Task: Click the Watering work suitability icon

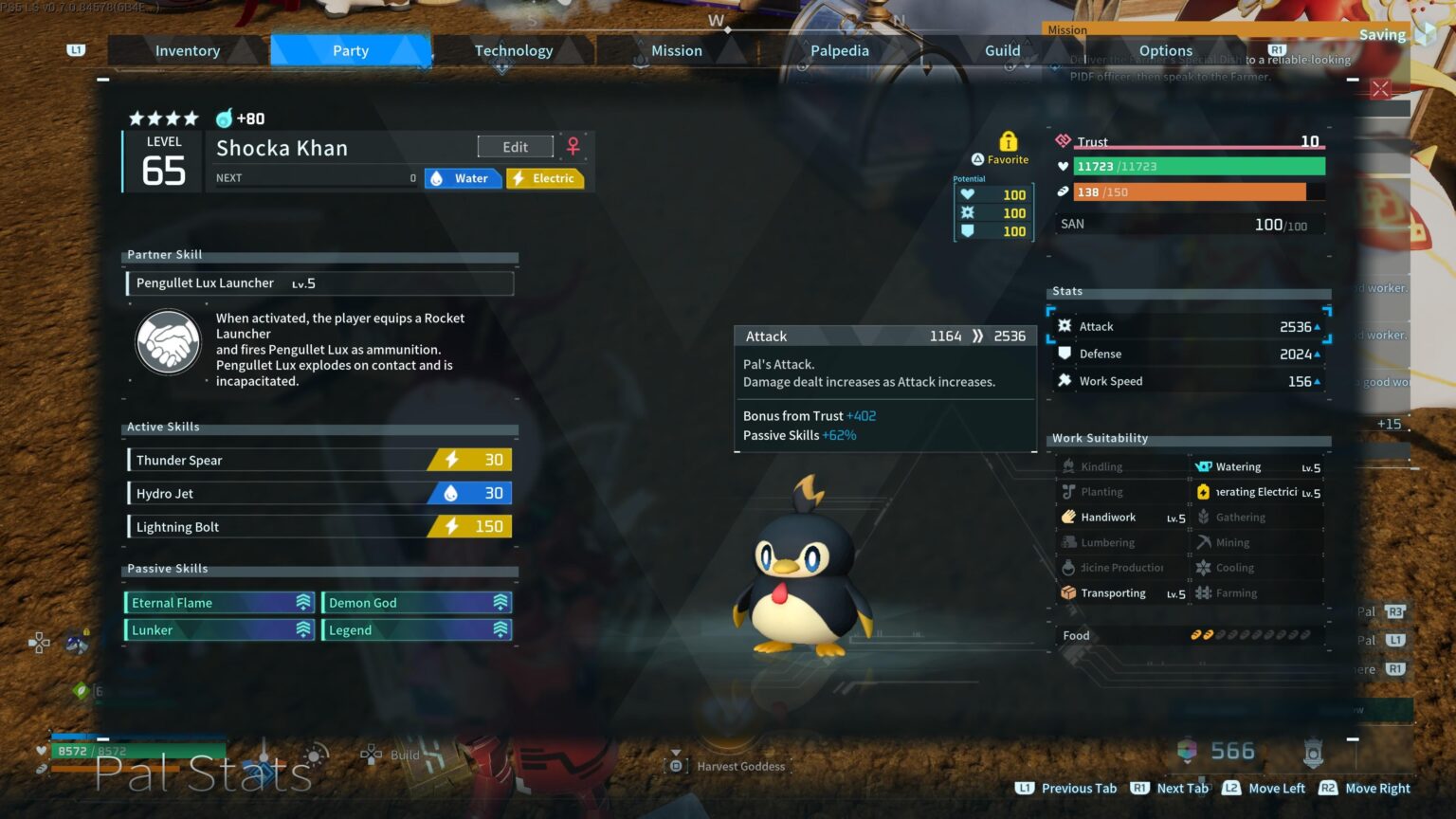Action: 1203,465
